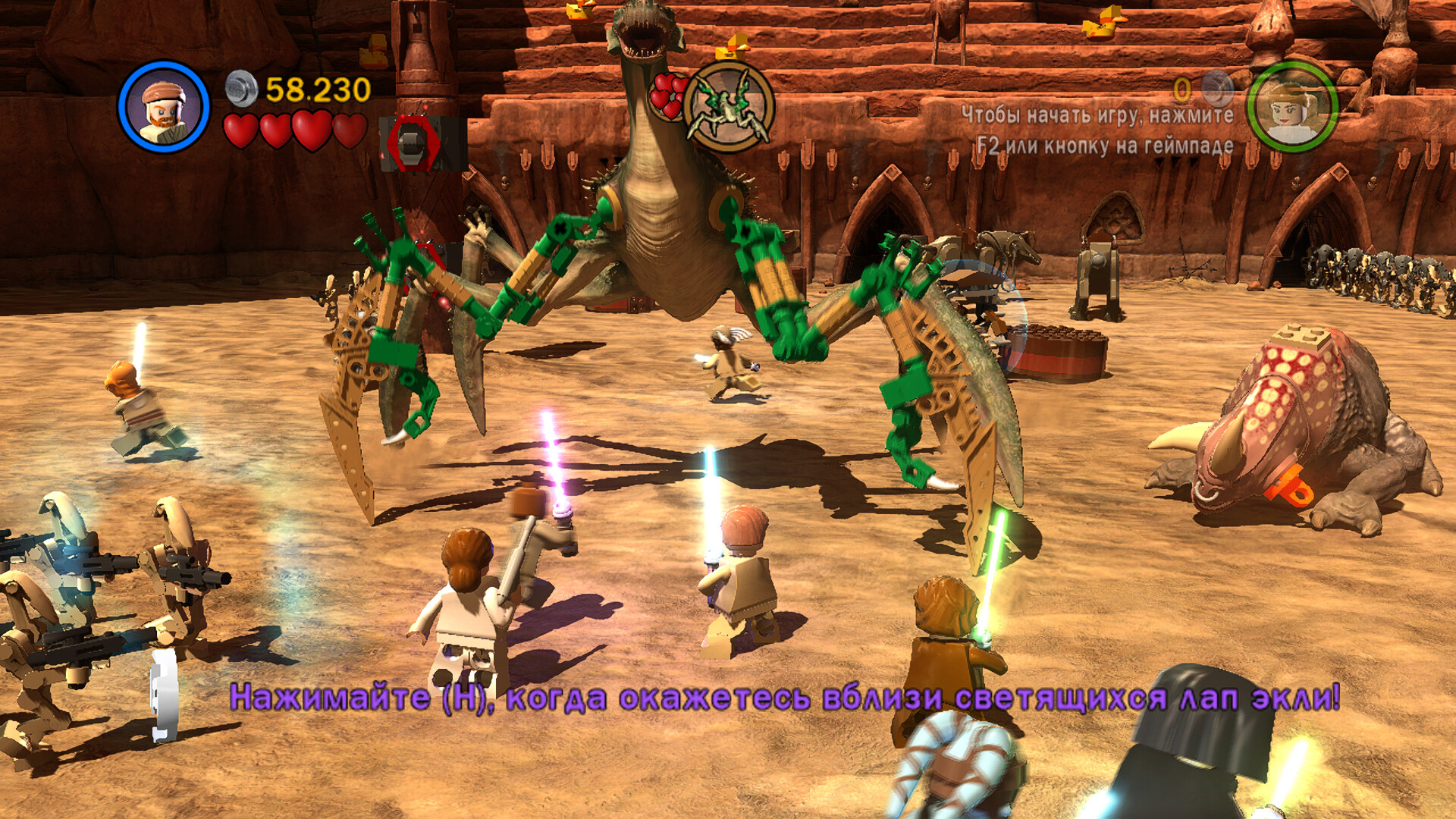
Task: Select the red hexagon icon below the hearts
Action: [413, 143]
